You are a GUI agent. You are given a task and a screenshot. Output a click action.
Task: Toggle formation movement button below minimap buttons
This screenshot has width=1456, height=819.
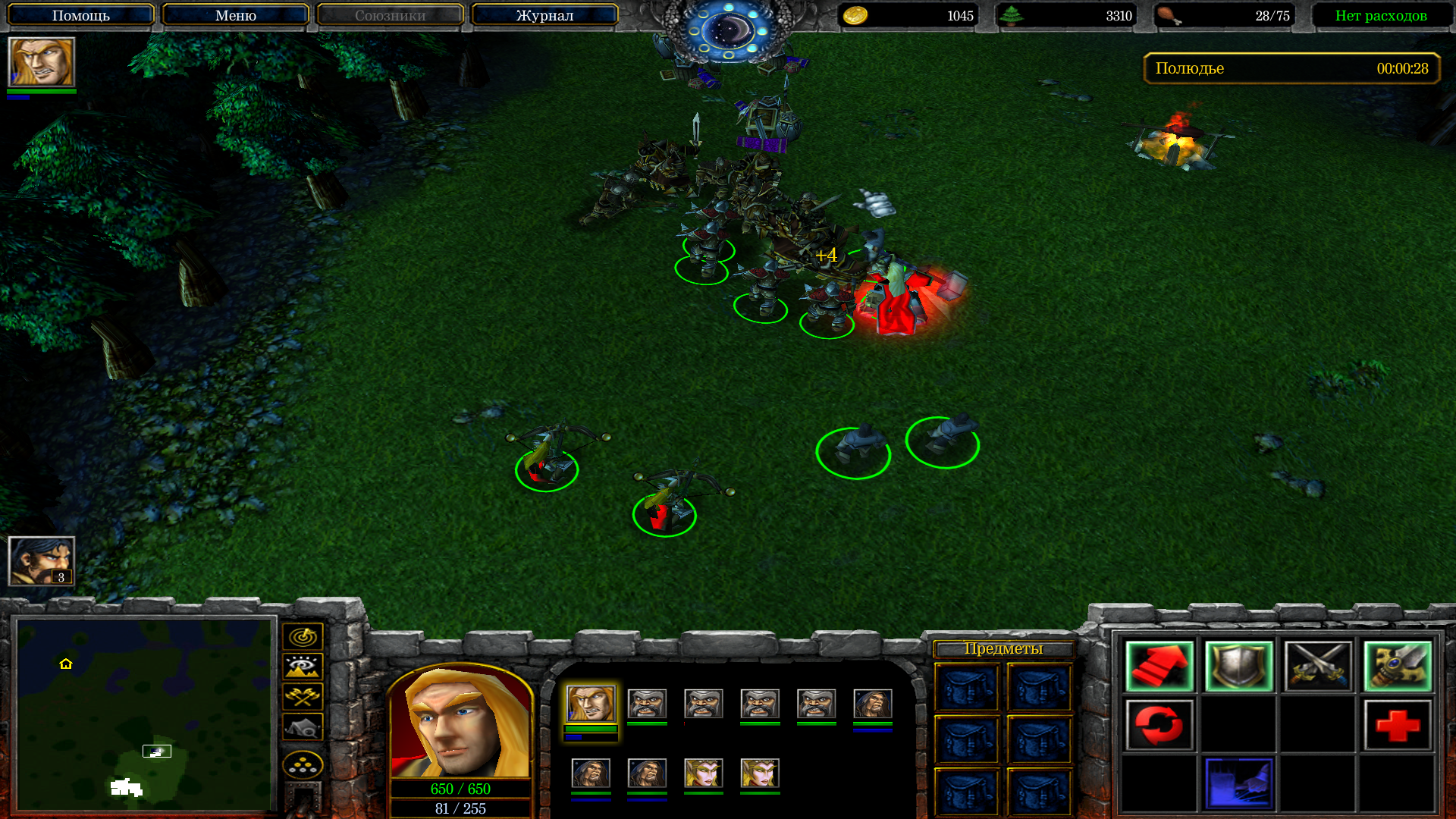pyautogui.click(x=303, y=765)
